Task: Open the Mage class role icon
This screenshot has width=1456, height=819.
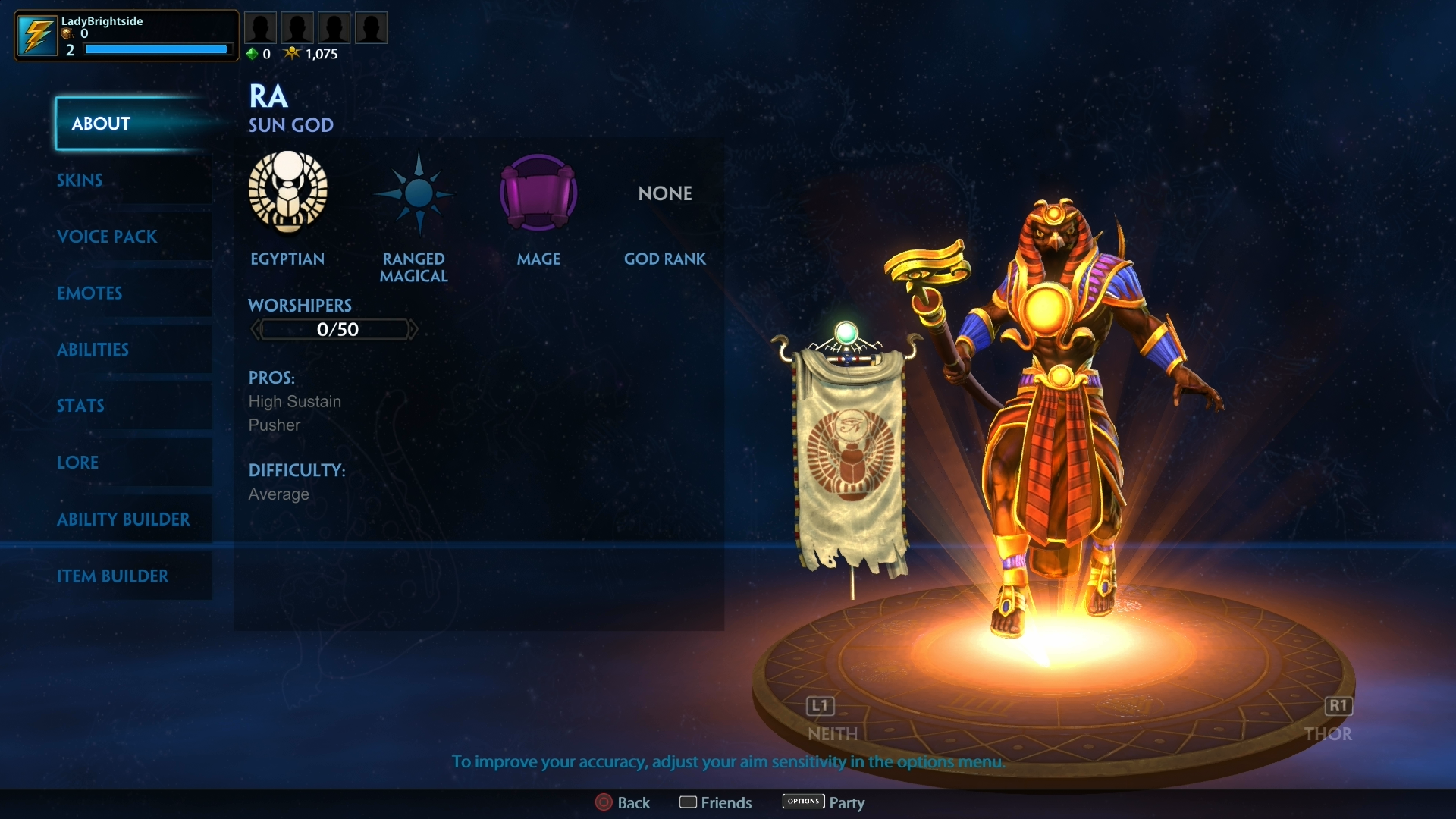Action: click(x=538, y=193)
